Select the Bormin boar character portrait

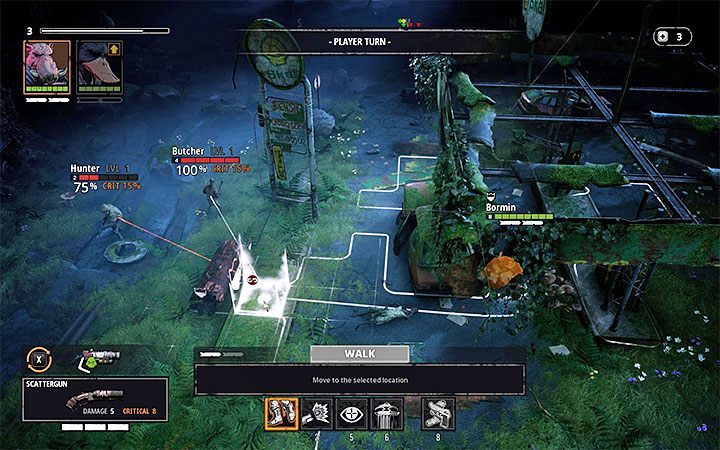[x=47, y=67]
